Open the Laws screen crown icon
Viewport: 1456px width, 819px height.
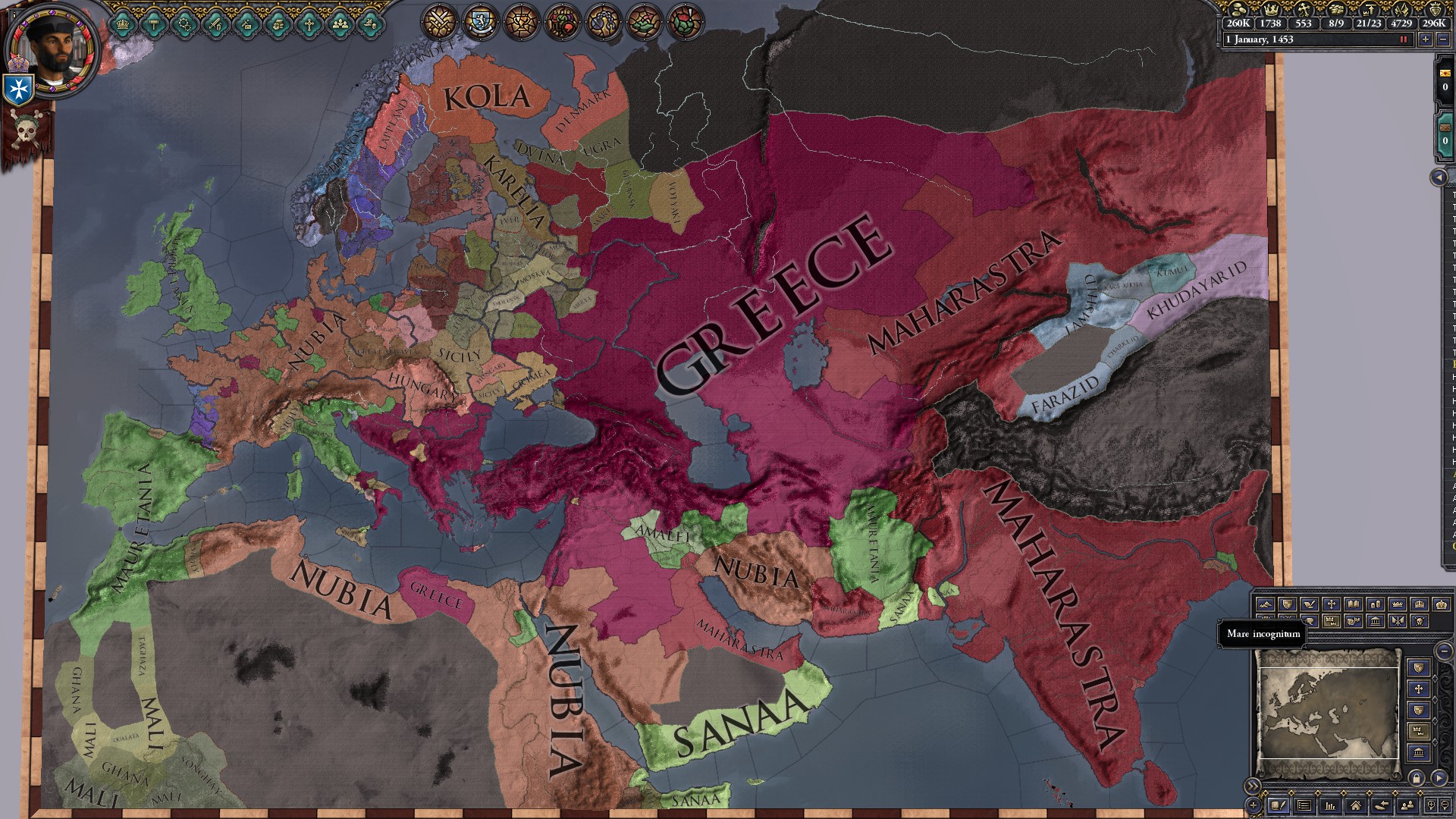pos(121,26)
